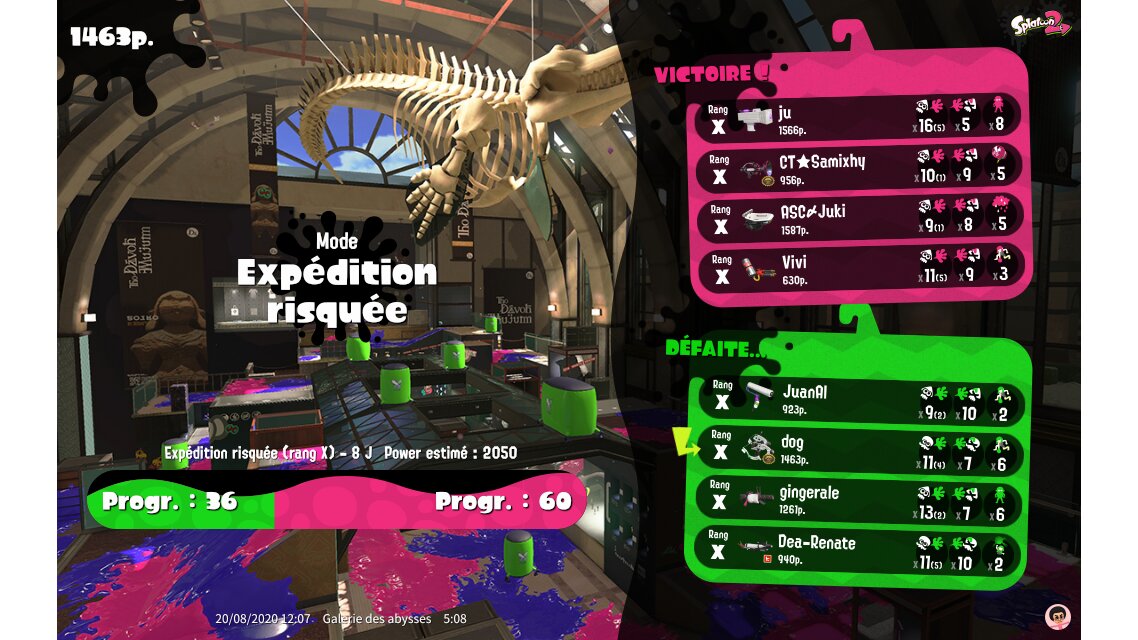Select player row ju
1138x640 pixels.
(x=860, y=117)
